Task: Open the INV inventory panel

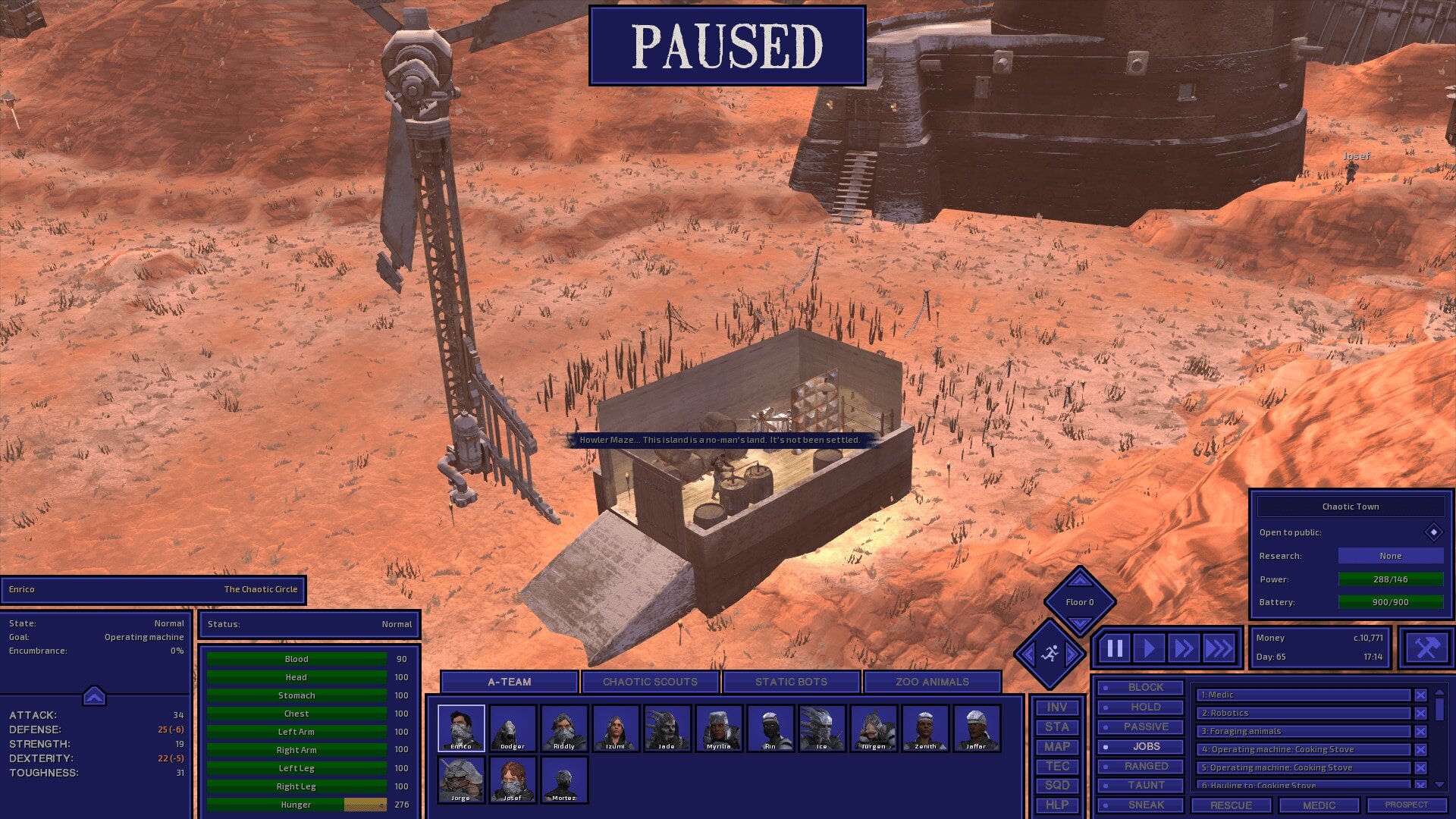Action: point(1057,706)
